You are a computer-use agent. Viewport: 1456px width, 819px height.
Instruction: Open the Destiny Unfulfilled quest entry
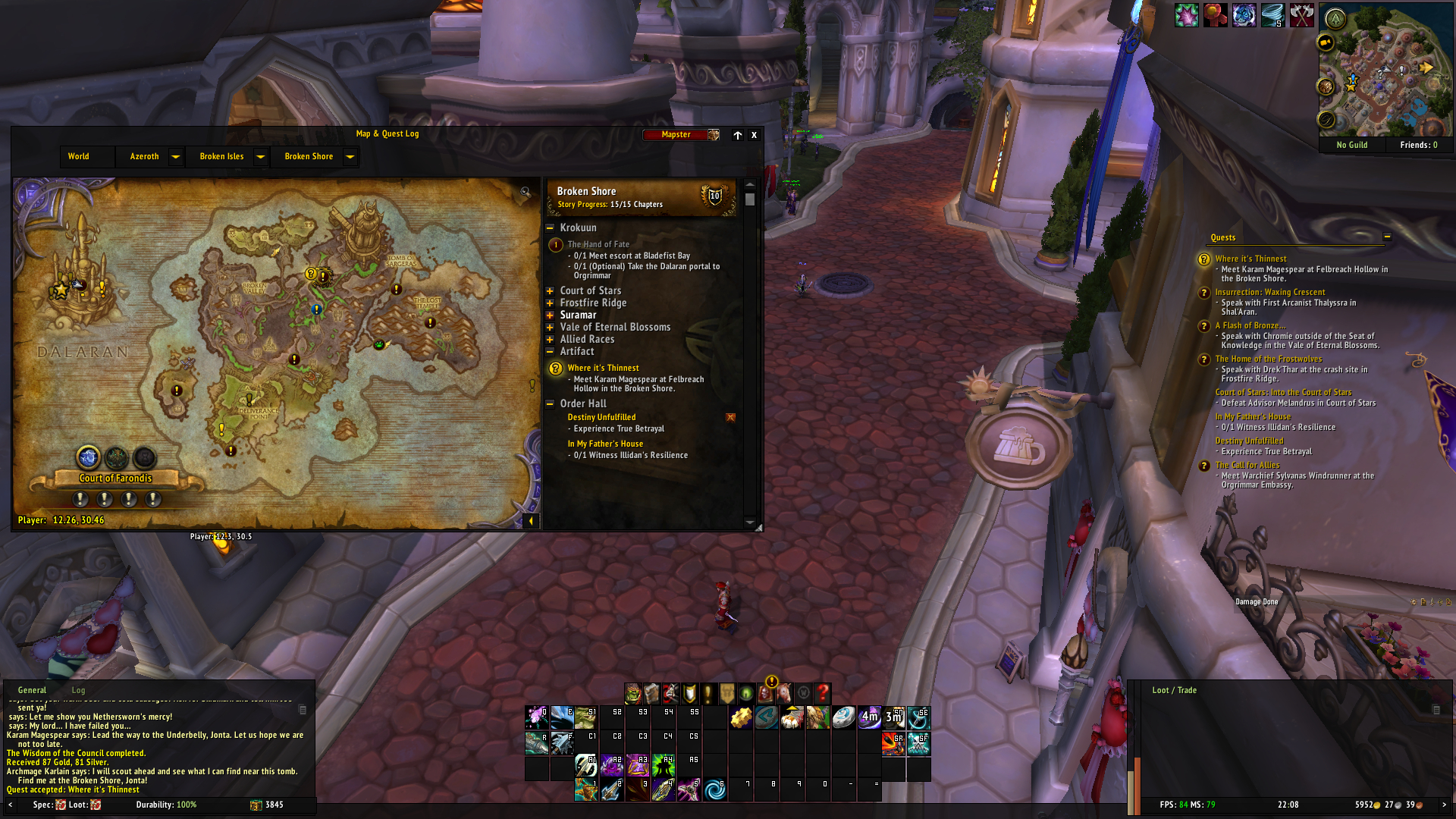[601, 418]
